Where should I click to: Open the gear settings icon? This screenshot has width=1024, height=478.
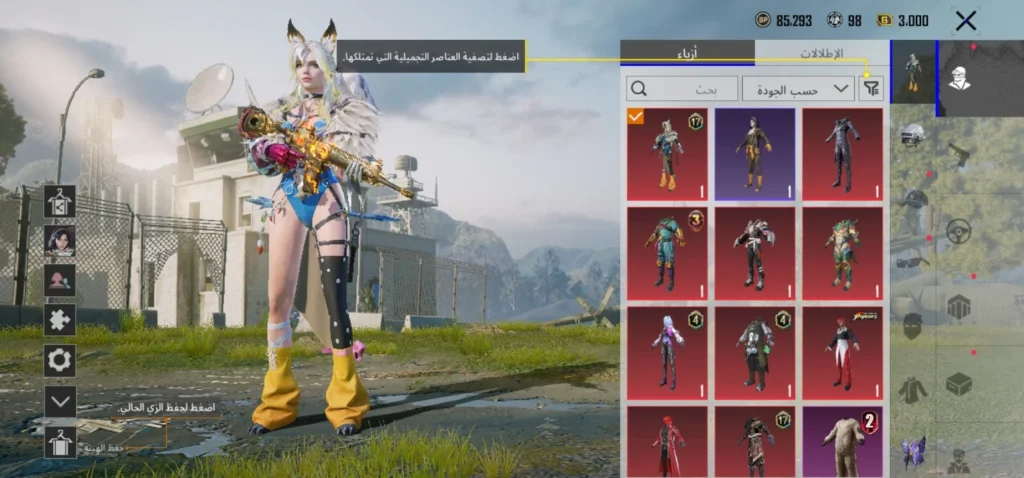(x=60, y=360)
